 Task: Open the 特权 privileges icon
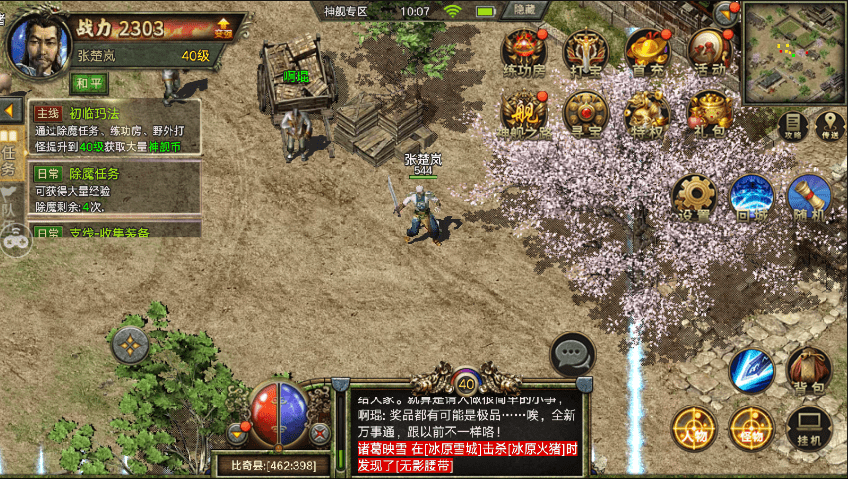point(647,112)
